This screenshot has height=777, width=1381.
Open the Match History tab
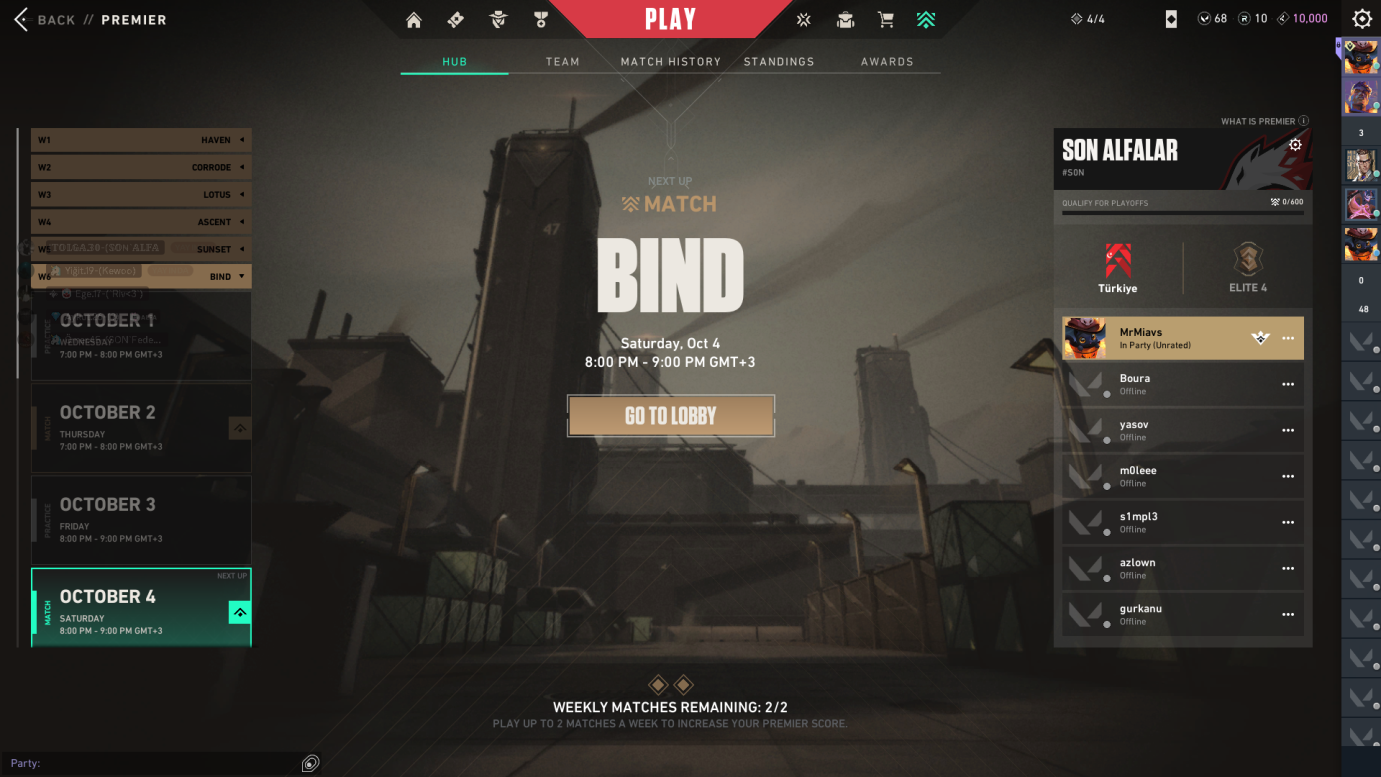coord(670,62)
